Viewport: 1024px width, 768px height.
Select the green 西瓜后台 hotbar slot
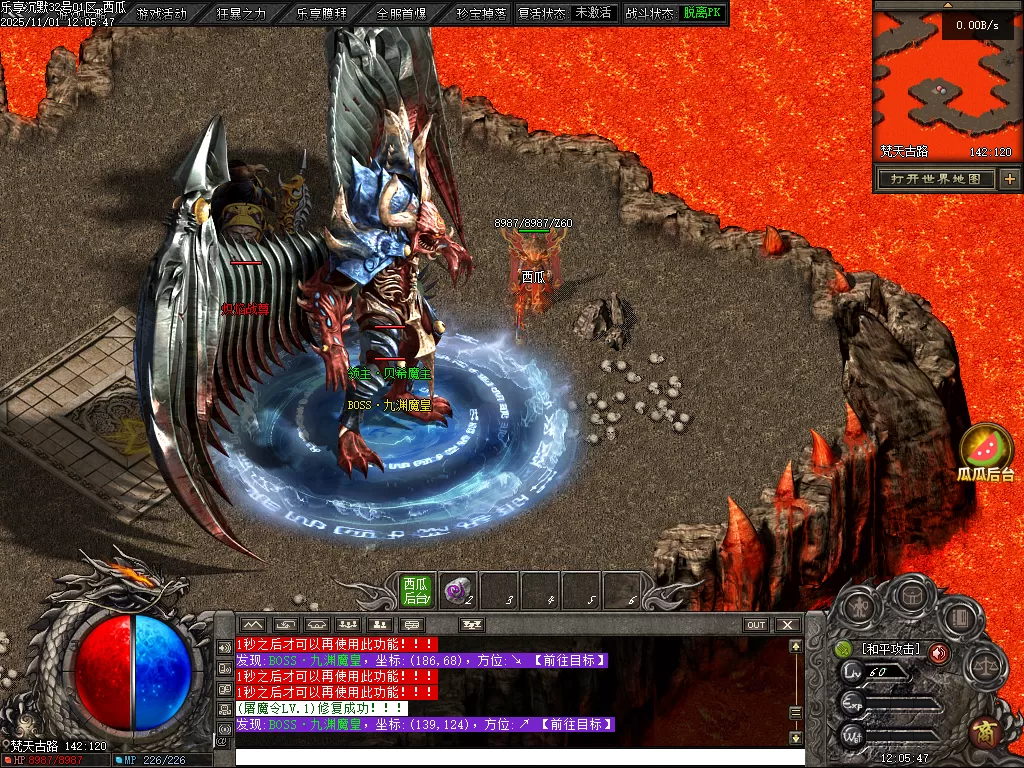pos(416,590)
